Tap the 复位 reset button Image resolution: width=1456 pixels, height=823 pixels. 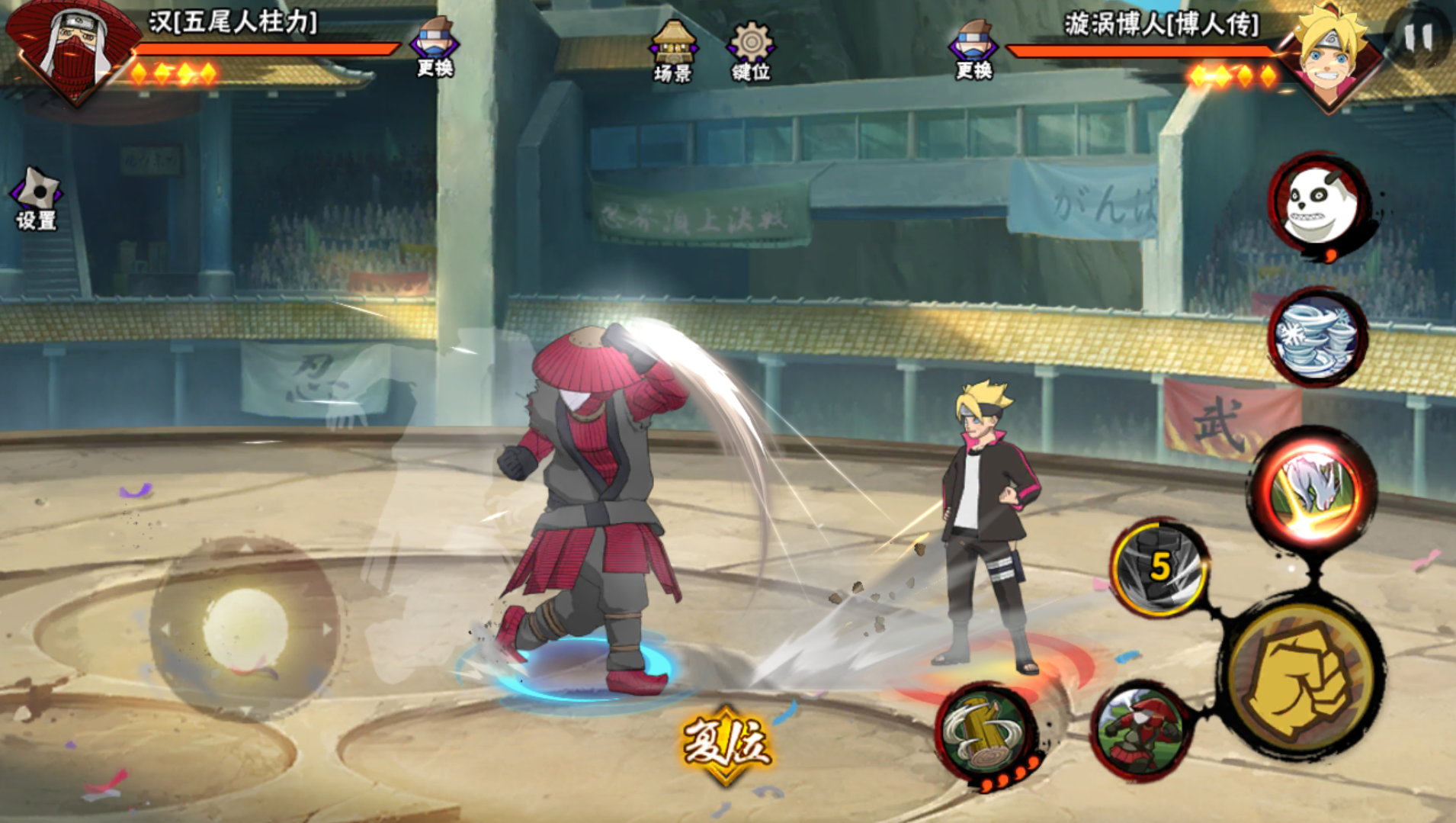coord(726,743)
